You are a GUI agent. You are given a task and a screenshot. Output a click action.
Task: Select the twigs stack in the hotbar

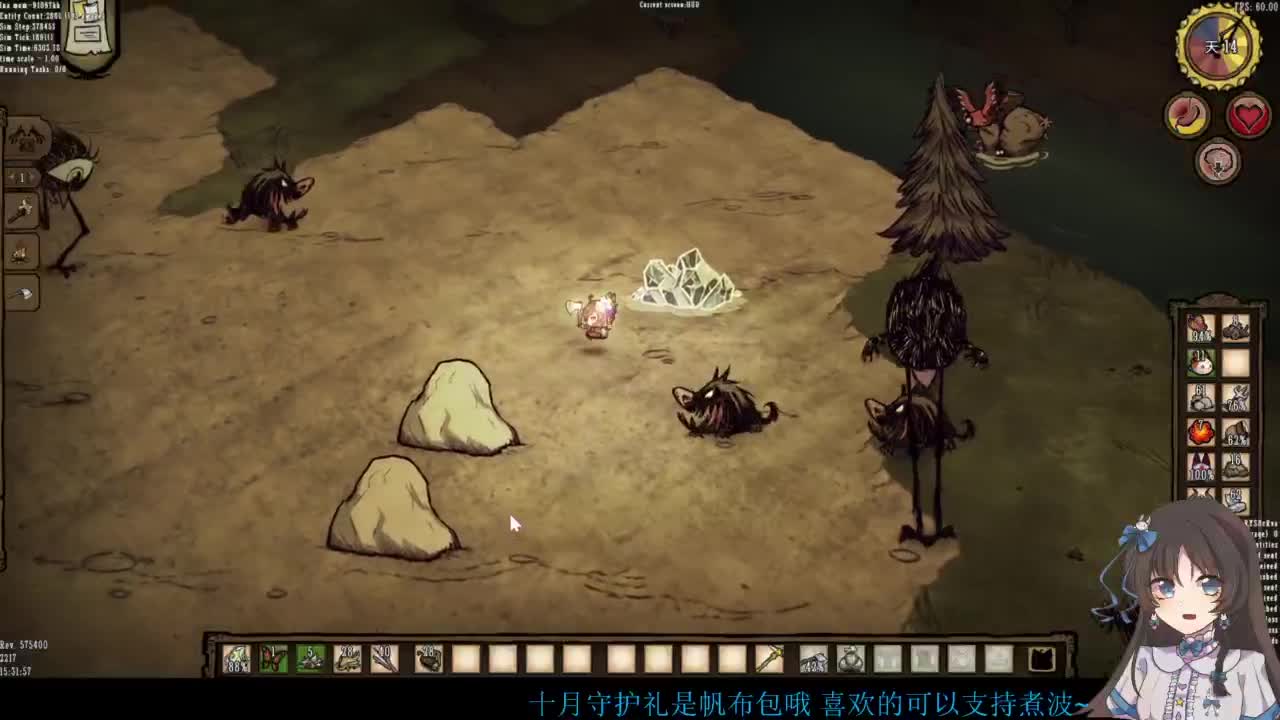pyautogui.click(x=384, y=658)
